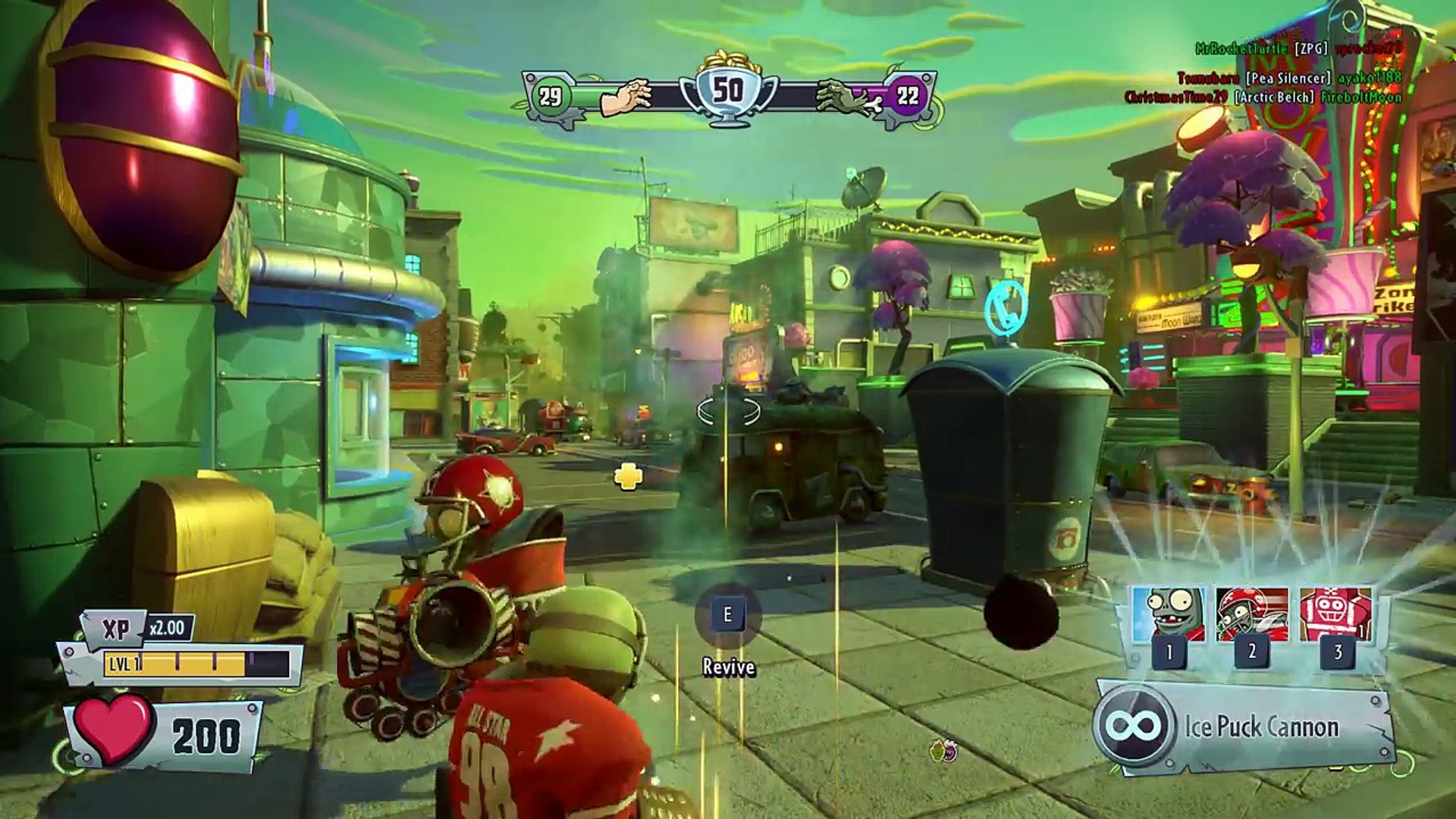This screenshot has height=819, width=1456.
Task: Activate the zombie head ability in slot 1
Action: [1169, 616]
